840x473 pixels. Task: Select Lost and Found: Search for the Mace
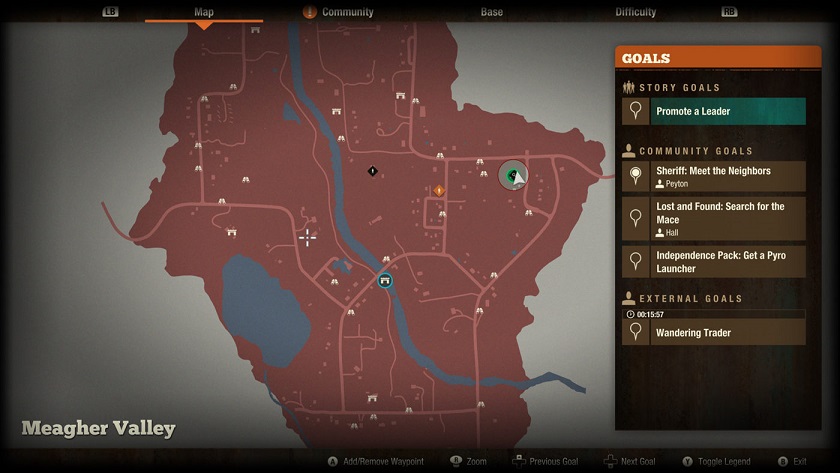point(714,219)
